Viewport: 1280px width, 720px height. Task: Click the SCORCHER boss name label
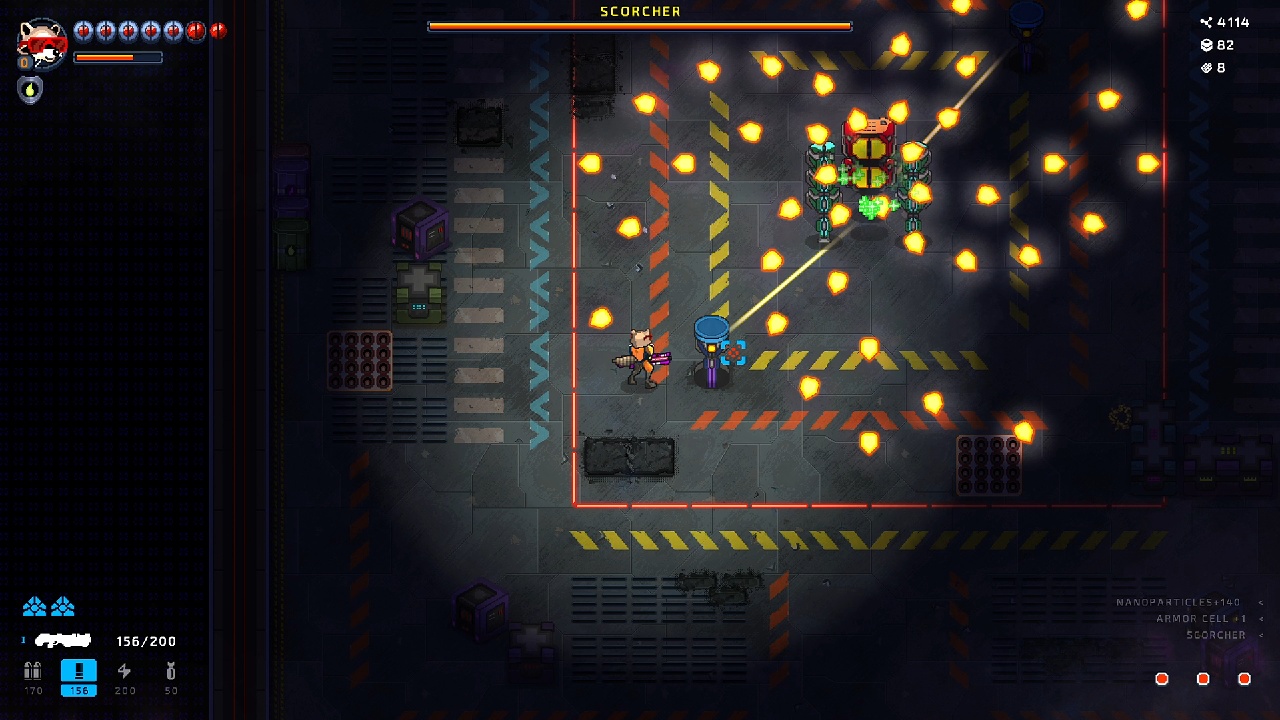639,11
